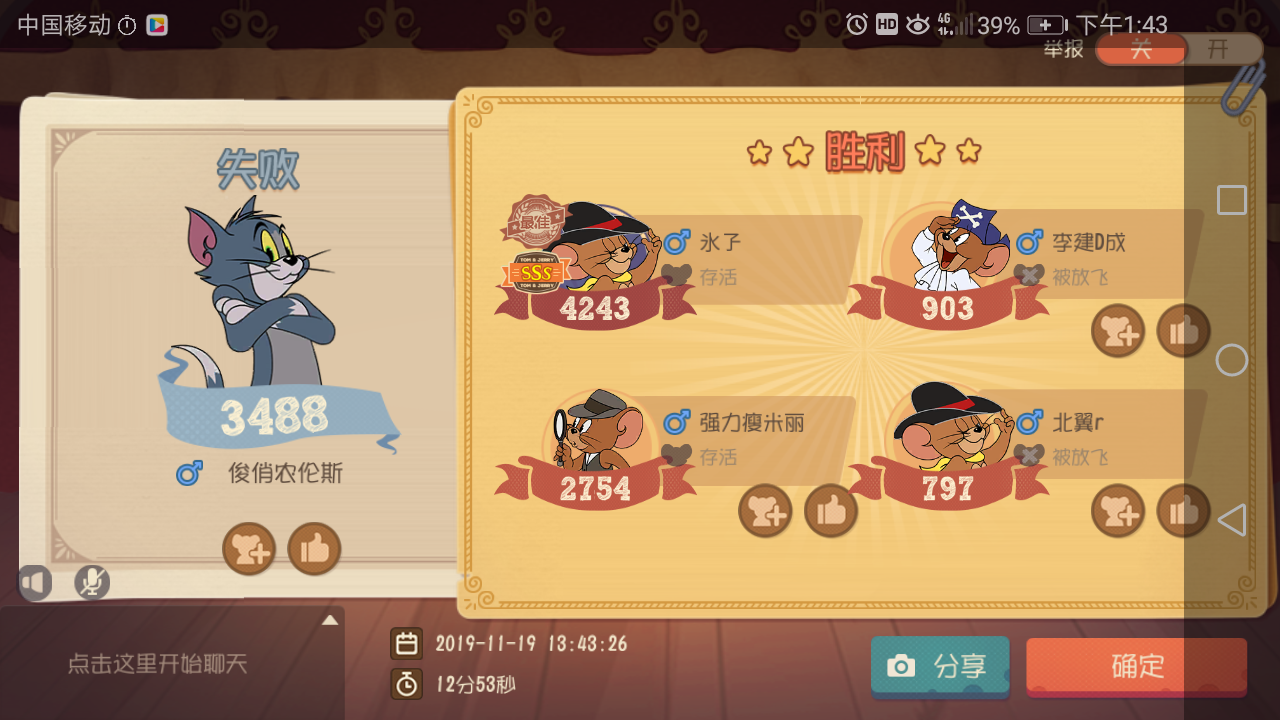The height and width of the screenshot is (720, 1280).
Task: Add 北翼r as a friend
Action: (x=1118, y=510)
